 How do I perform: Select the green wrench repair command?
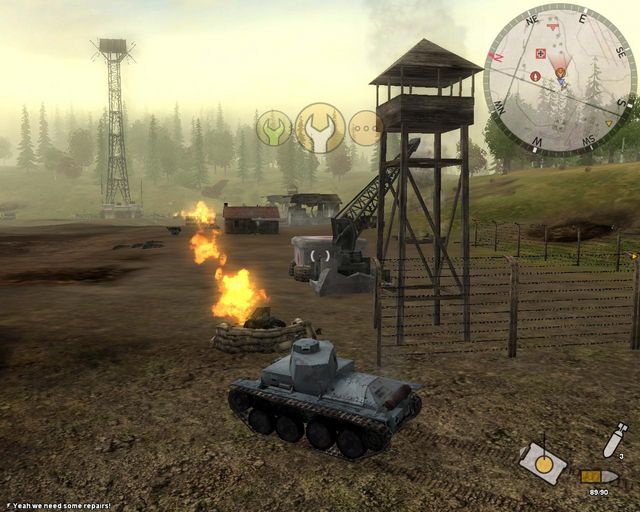(273, 128)
